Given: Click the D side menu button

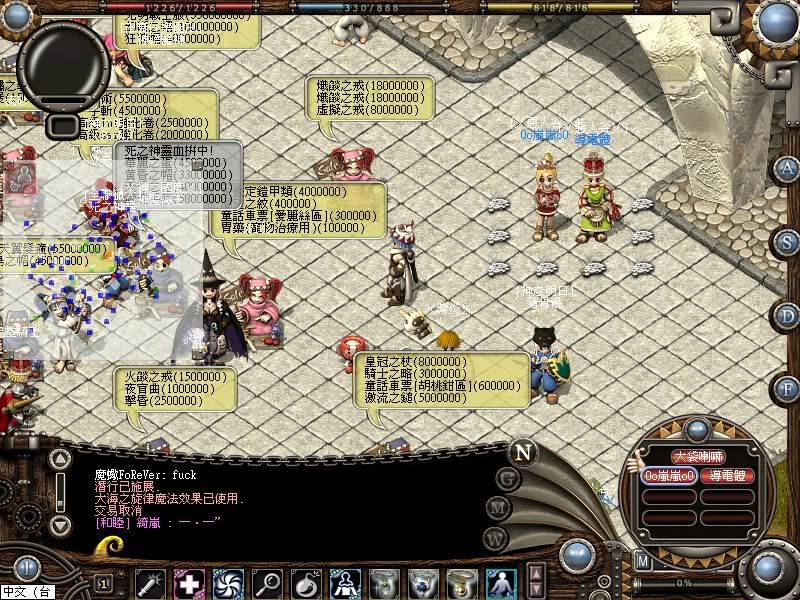Looking at the screenshot, I should (x=788, y=315).
